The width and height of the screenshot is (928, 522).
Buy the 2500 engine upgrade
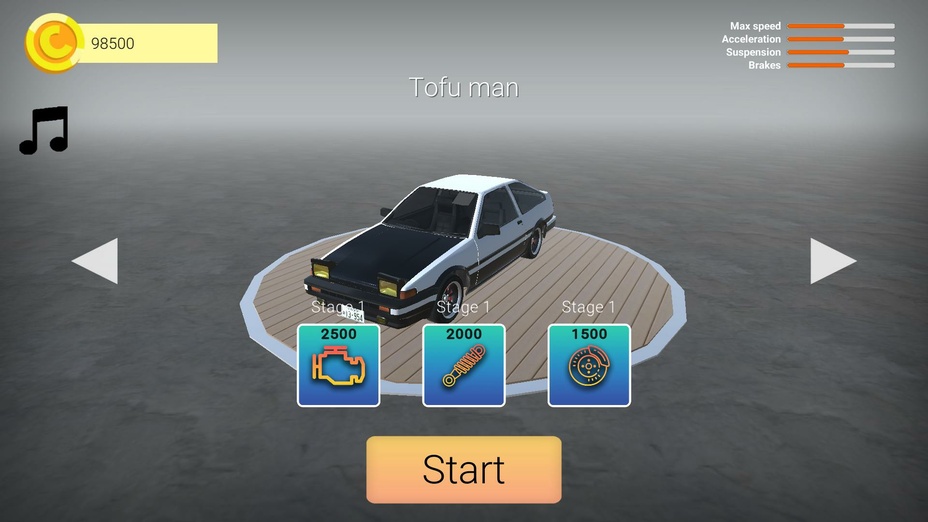pos(338,365)
